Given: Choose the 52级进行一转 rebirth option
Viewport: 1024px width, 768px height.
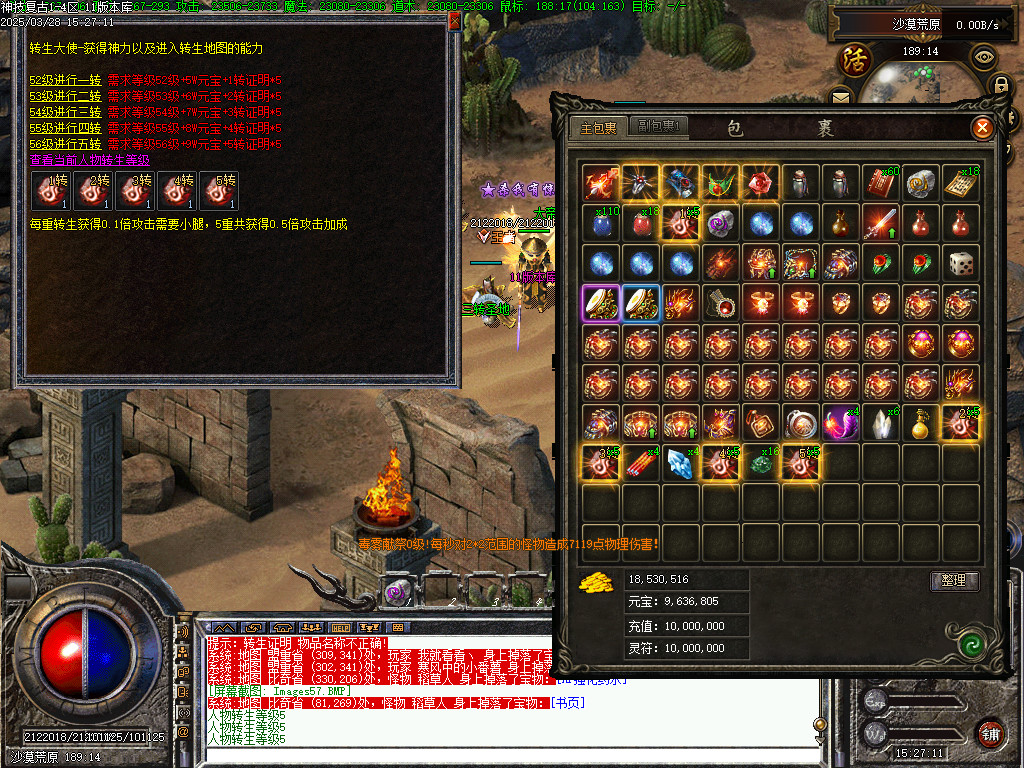Looking at the screenshot, I should (66, 80).
